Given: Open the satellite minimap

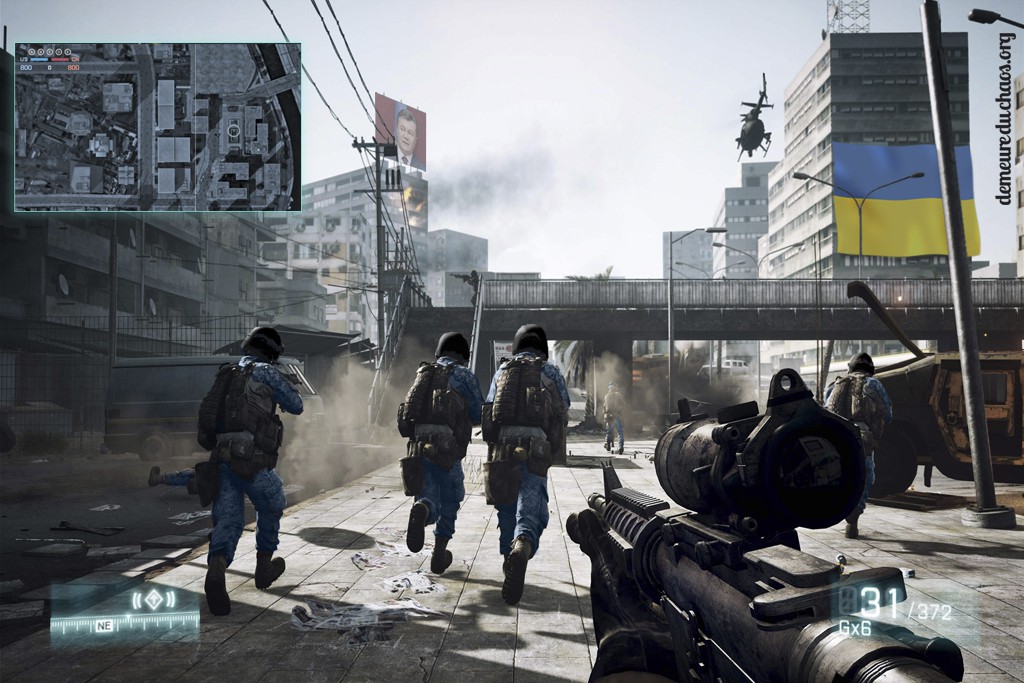Looking at the screenshot, I should [x=157, y=127].
